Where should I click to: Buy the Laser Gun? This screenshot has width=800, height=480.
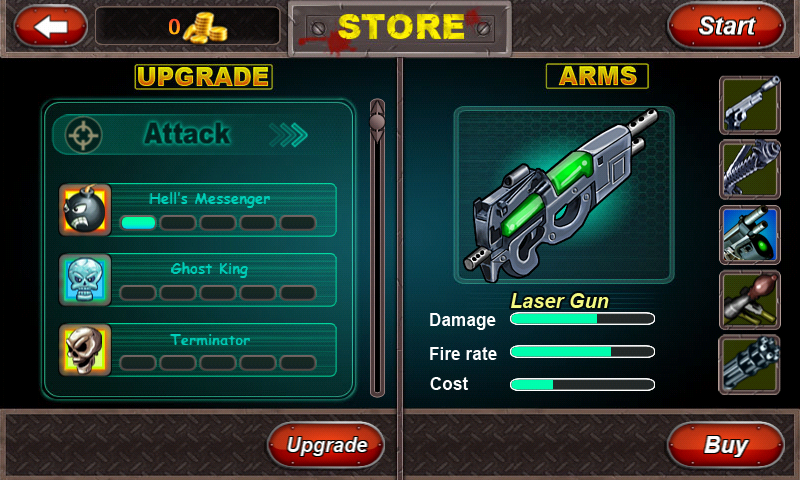[726, 445]
